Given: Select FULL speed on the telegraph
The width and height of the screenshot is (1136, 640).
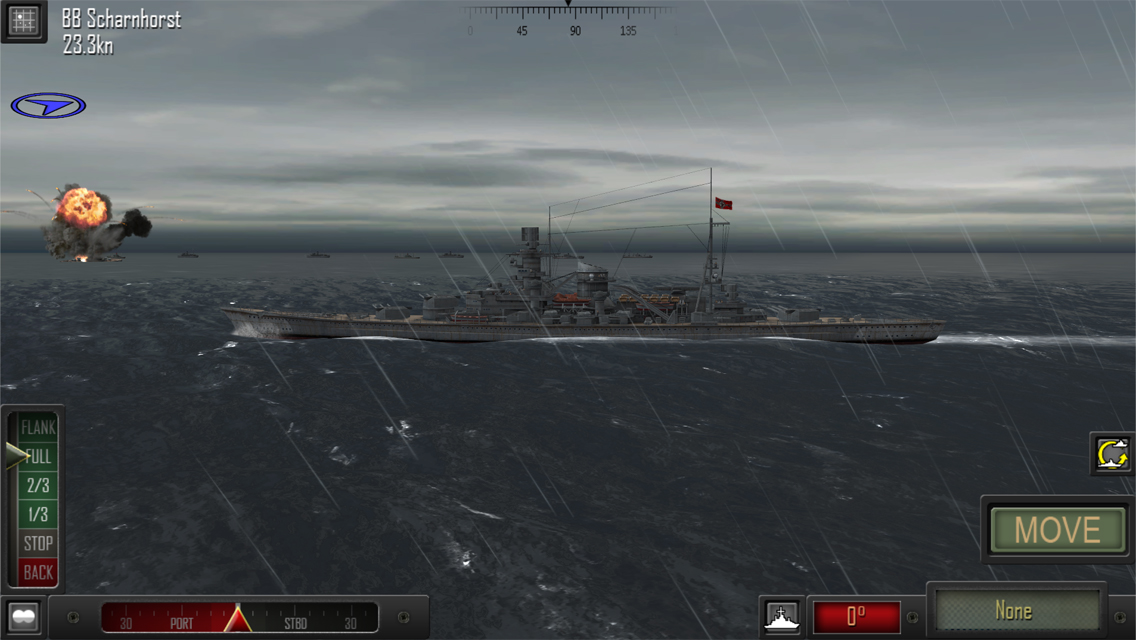Looking at the screenshot, I should point(39,457).
